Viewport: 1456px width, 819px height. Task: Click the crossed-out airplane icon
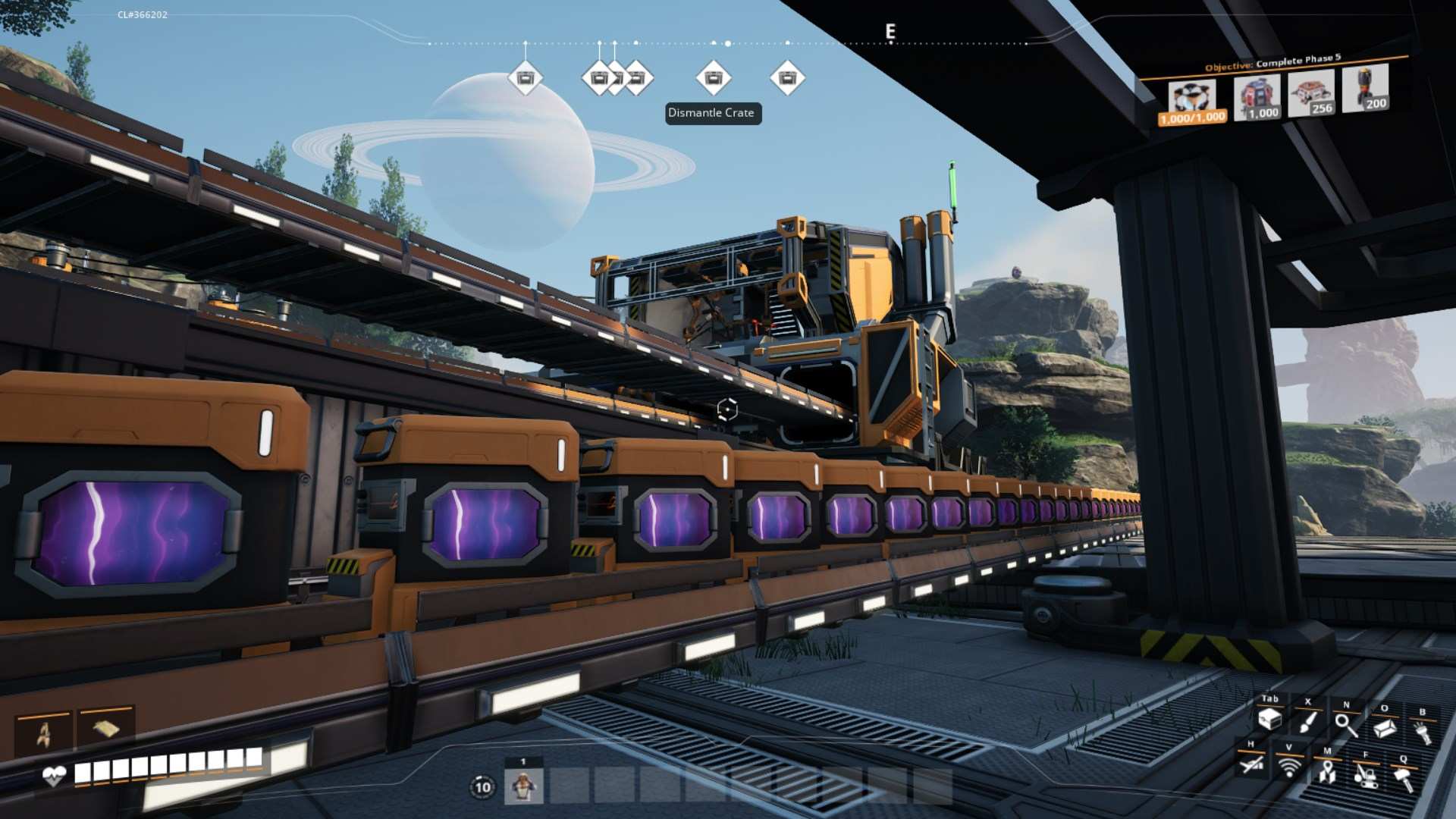click(1251, 764)
